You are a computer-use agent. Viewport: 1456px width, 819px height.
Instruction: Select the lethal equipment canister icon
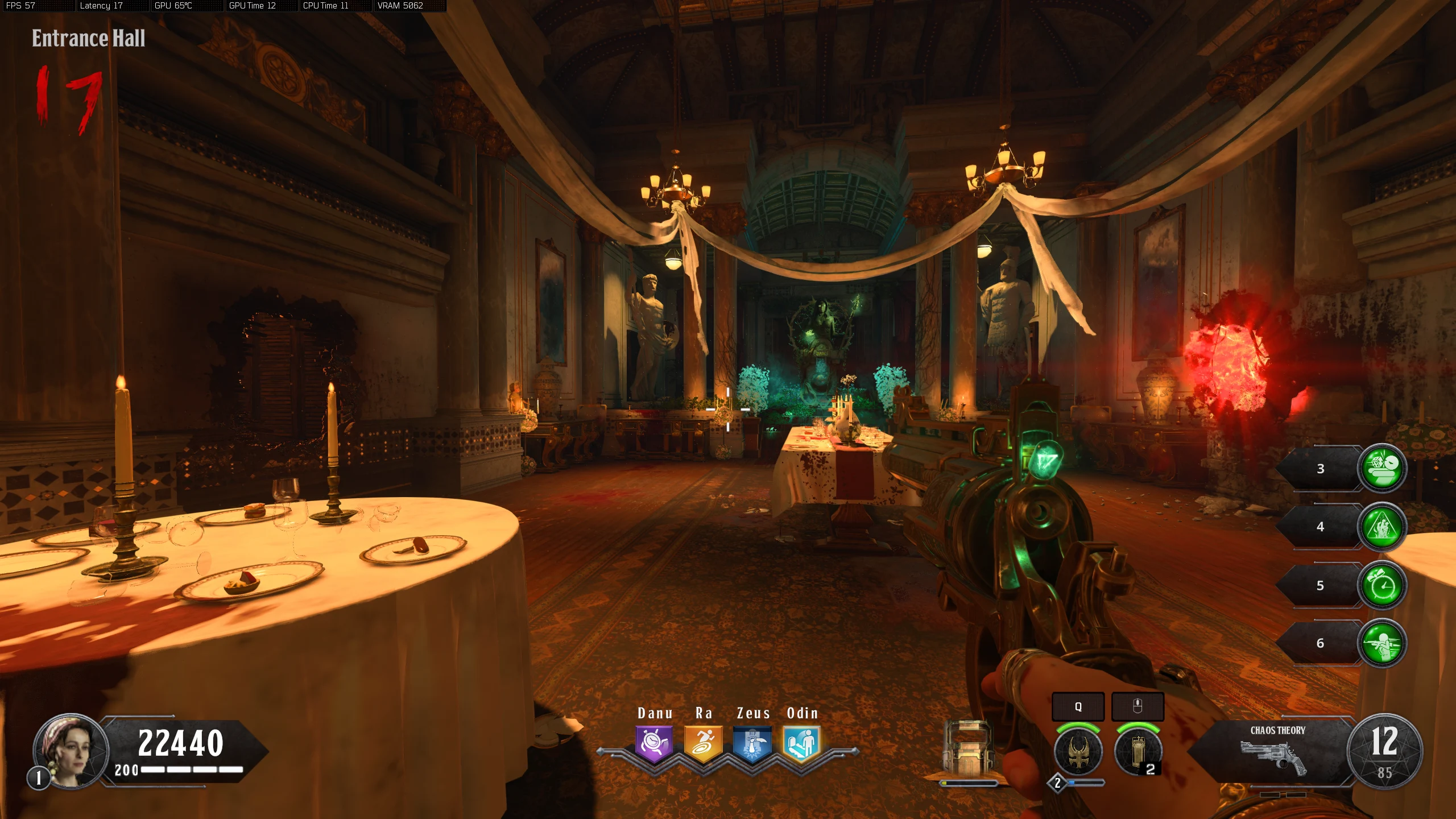[1138, 752]
